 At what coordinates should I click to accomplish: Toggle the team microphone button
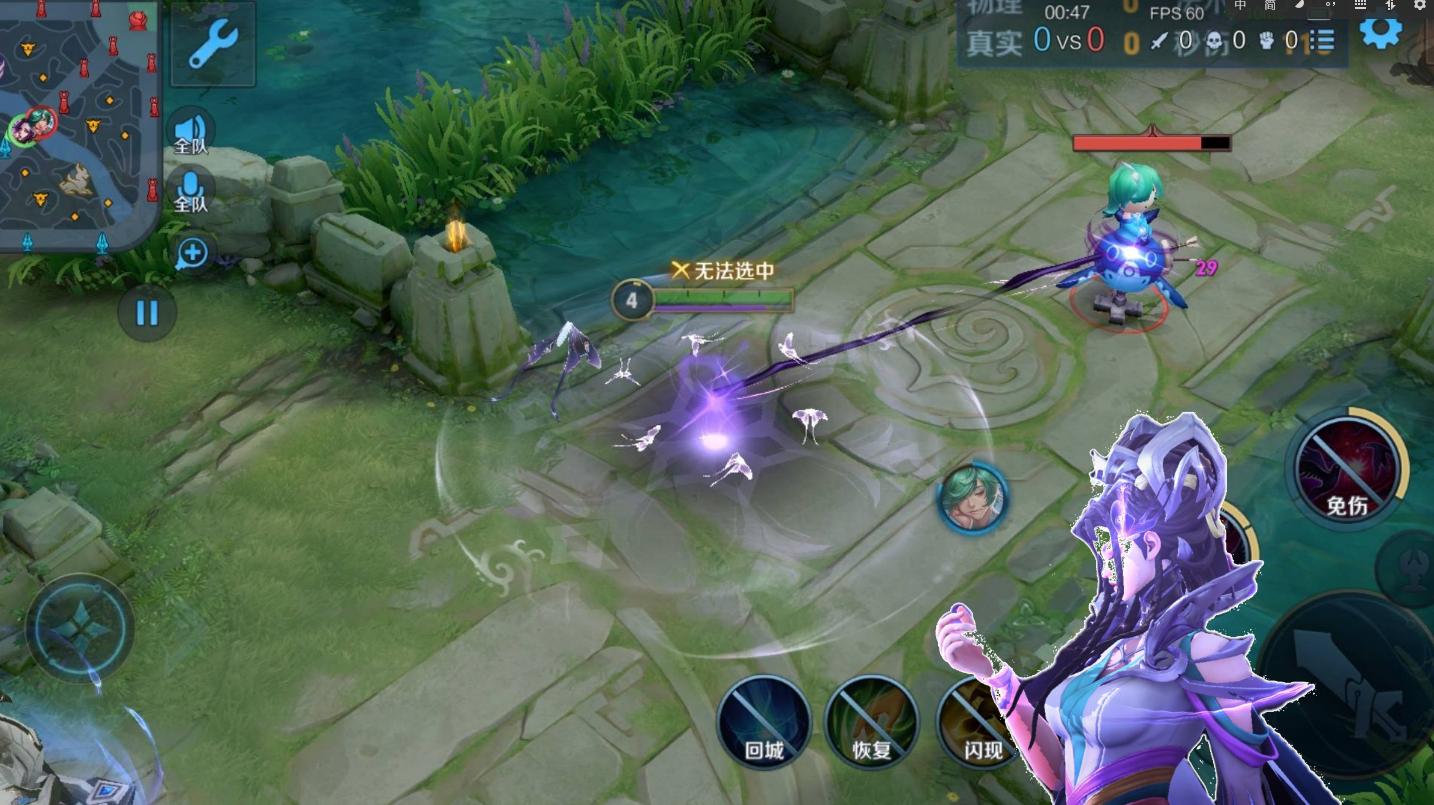pyautogui.click(x=190, y=190)
